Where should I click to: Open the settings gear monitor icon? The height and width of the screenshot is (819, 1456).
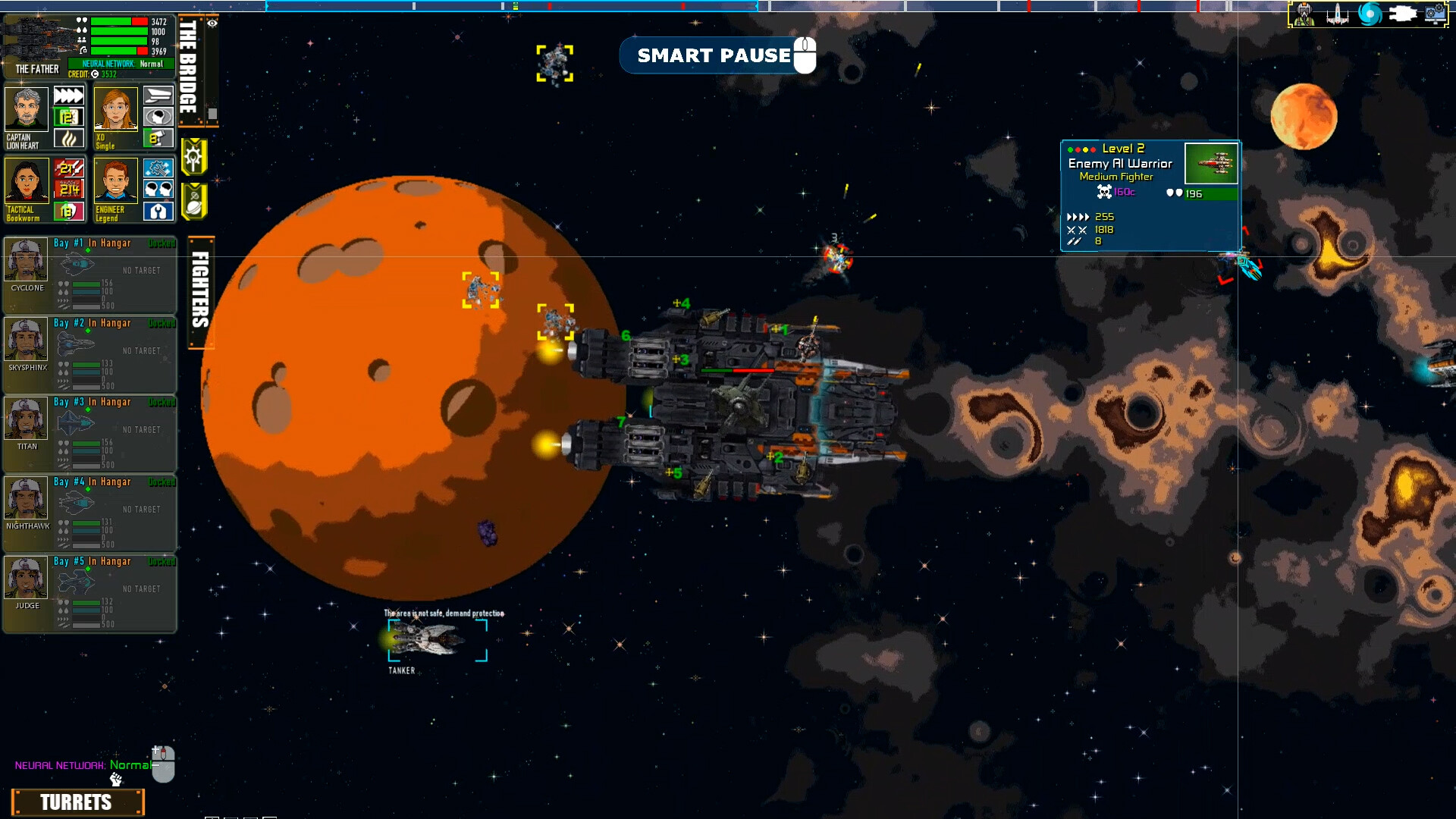[1436, 14]
